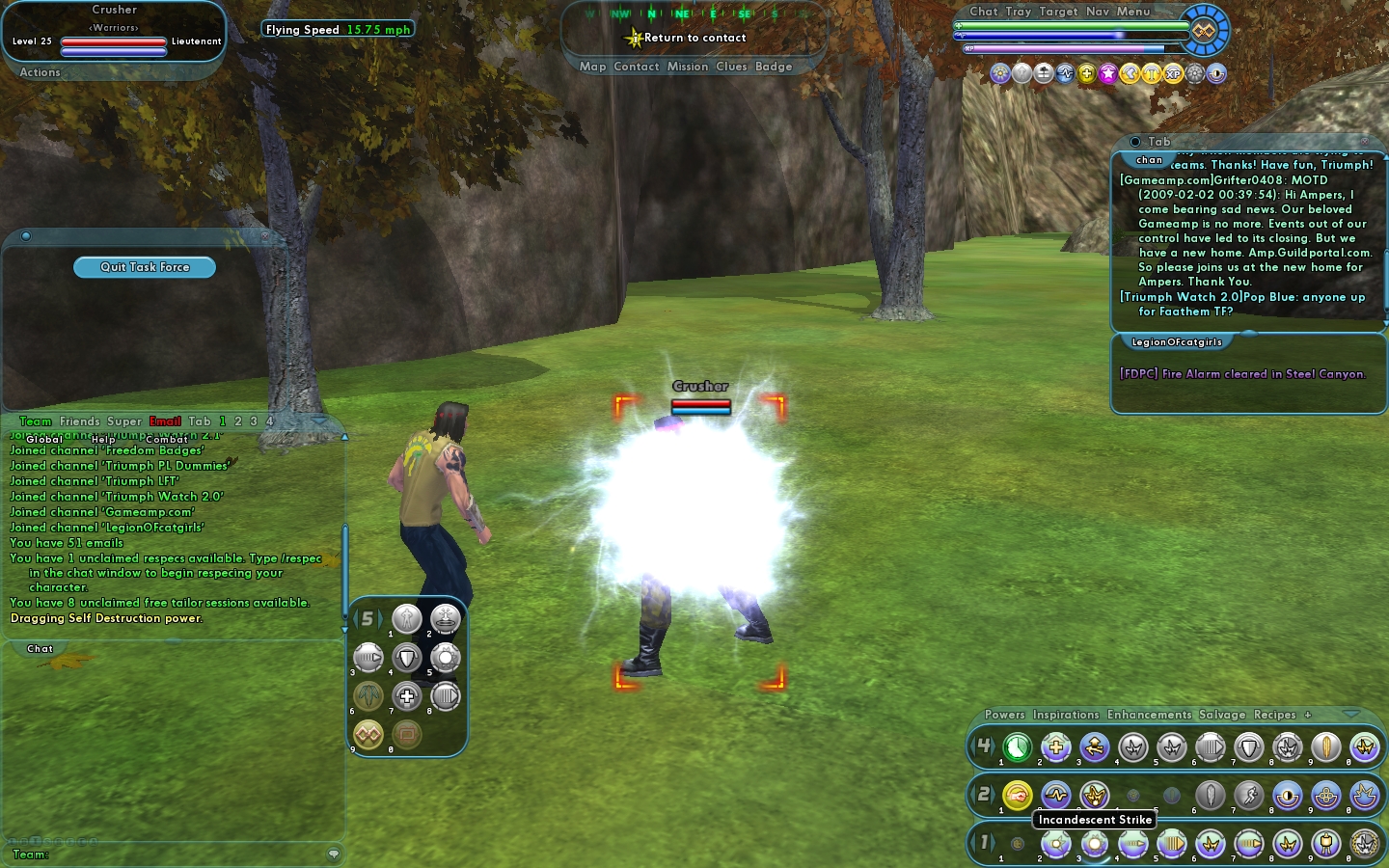The width and height of the screenshot is (1389, 868).
Task: Open the Contact list
Action: coord(636,67)
